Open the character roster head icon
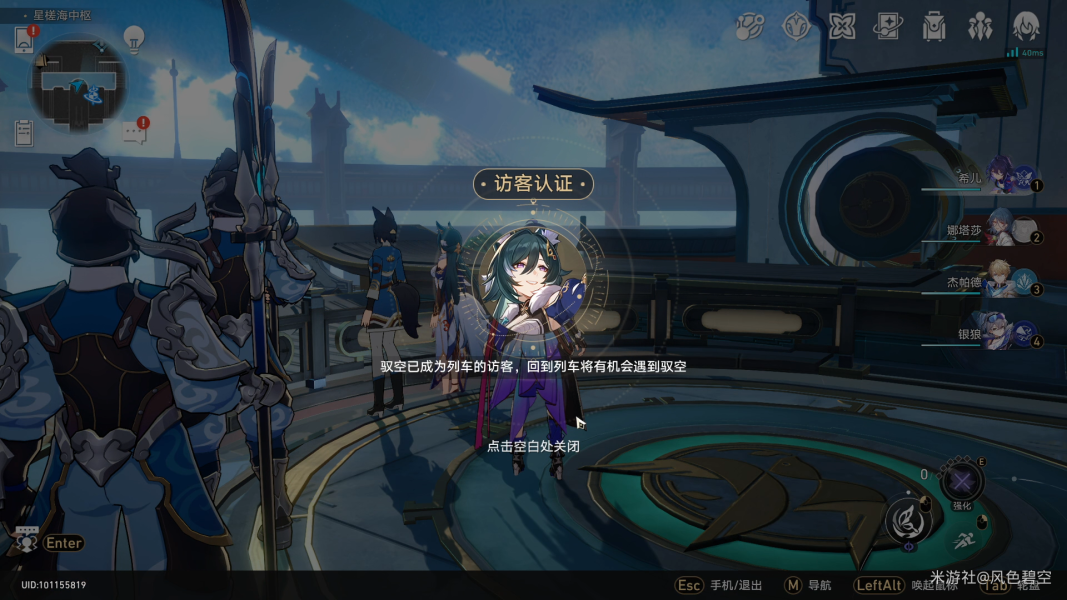This screenshot has height=600, width=1067. [1026, 27]
